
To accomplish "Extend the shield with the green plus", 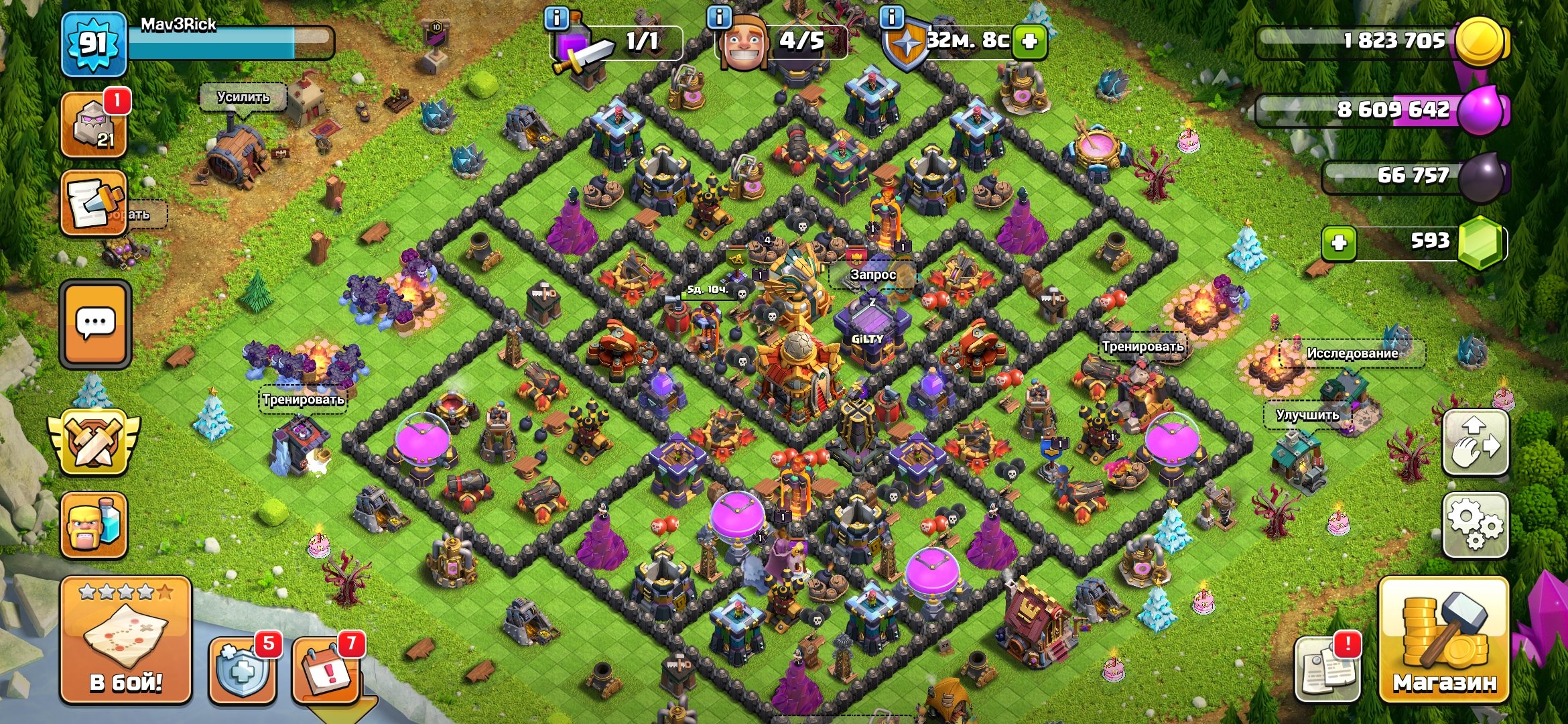I will click(1029, 42).
